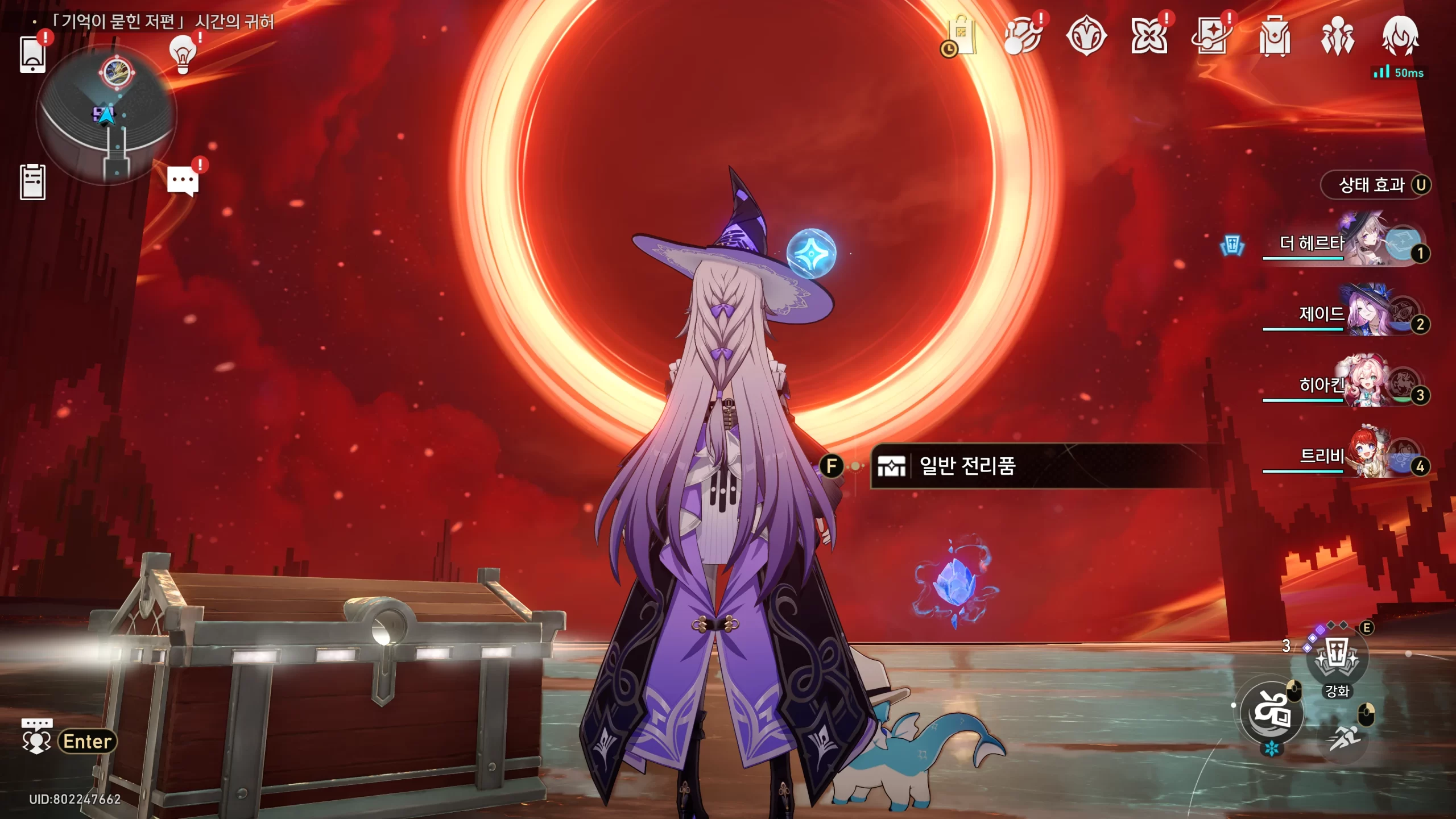
Task: Open the lightbulb tips icon
Action: [183, 55]
